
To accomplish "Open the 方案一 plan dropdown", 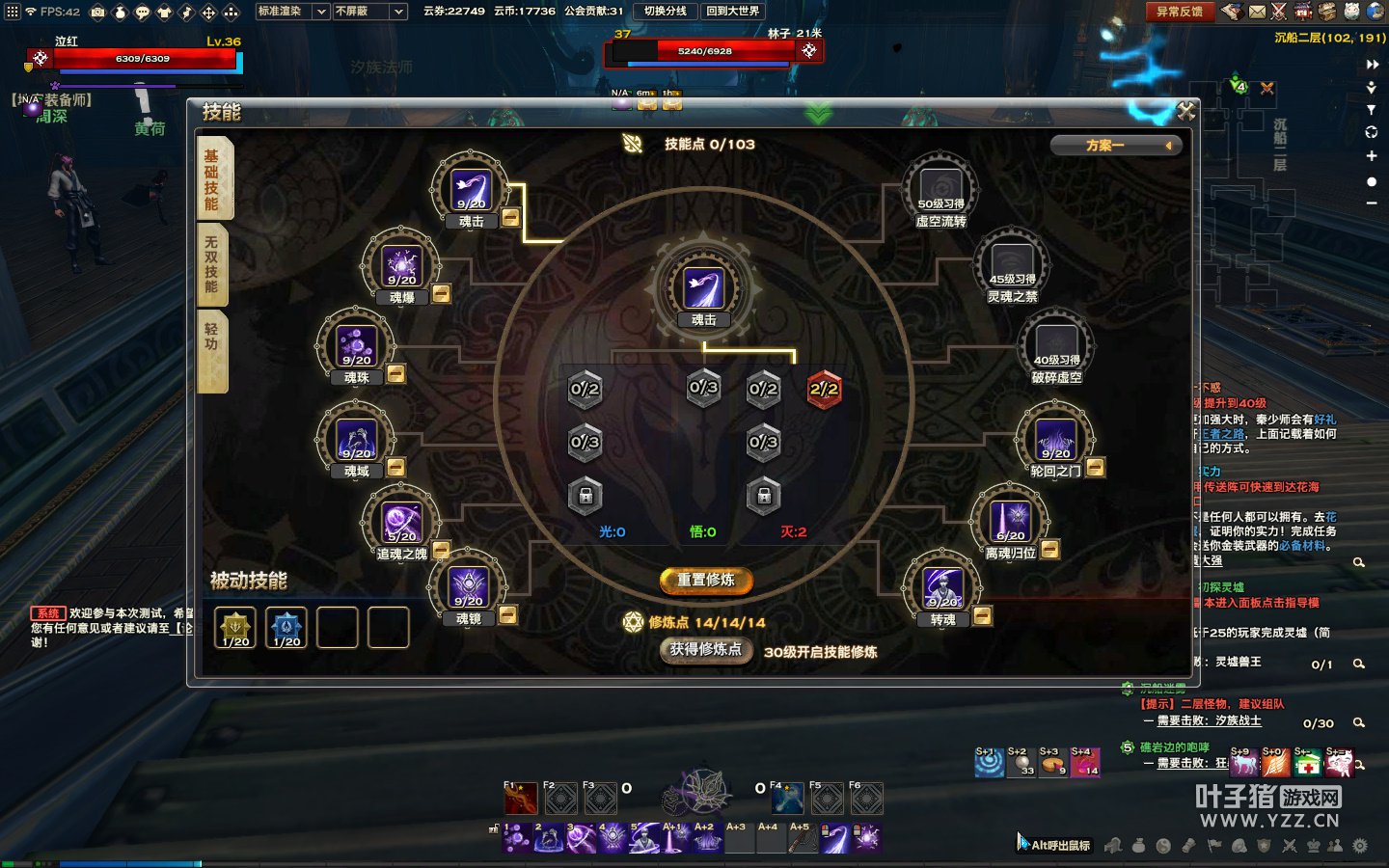I will click(x=1116, y=146).
